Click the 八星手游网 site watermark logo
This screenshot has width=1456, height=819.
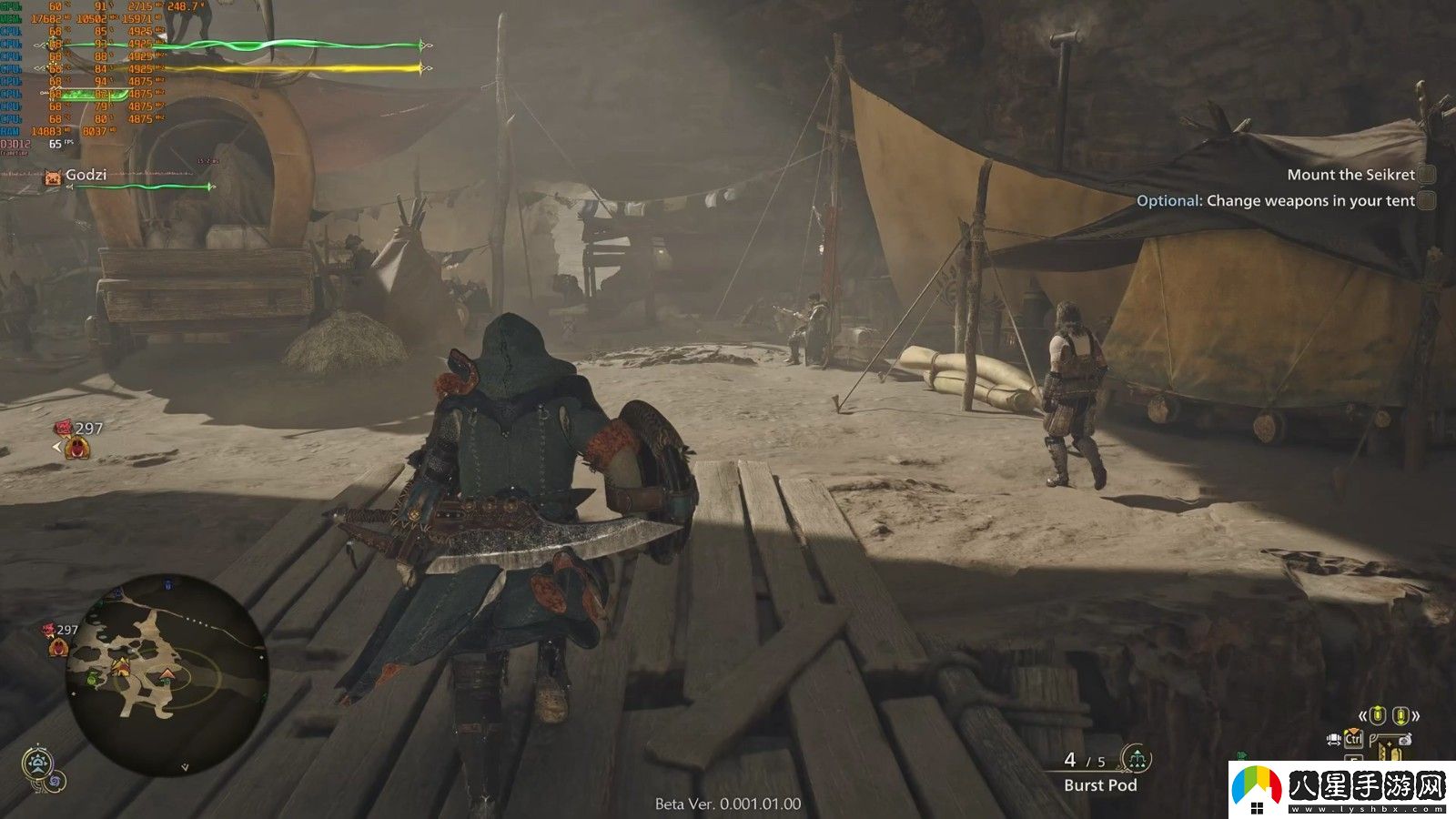click(x=1340, y=788)
